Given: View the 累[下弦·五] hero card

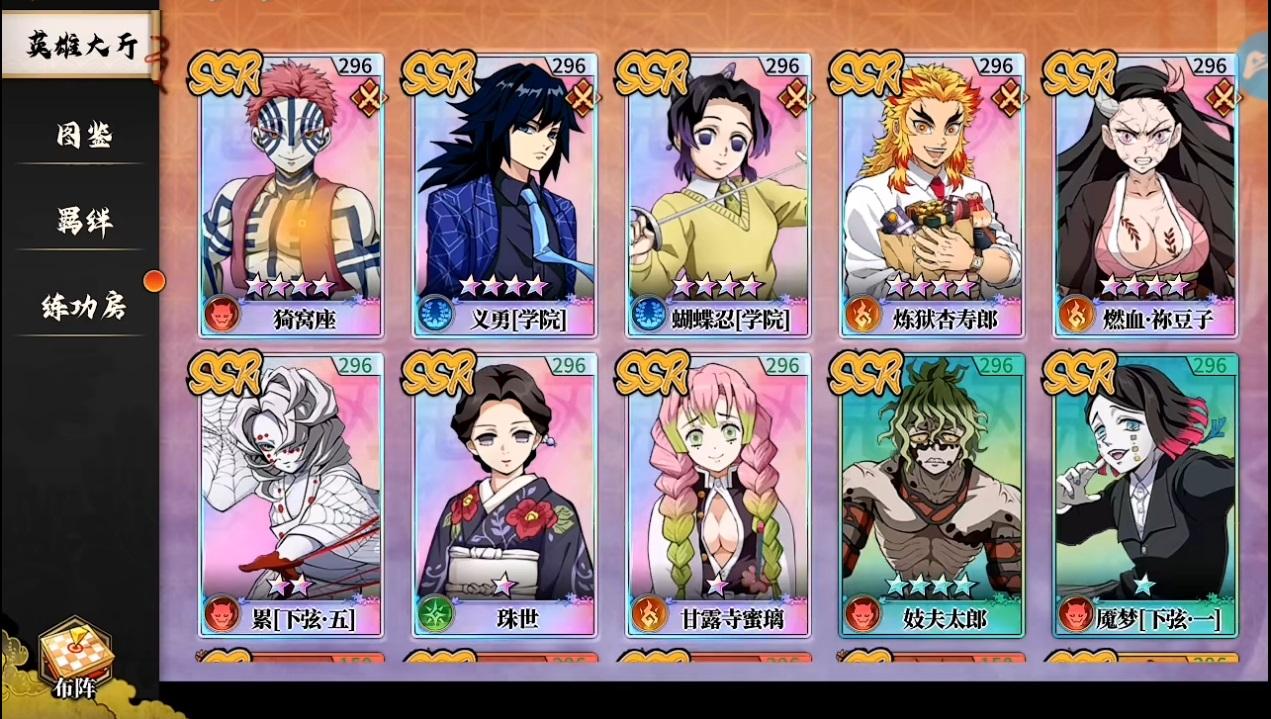Looking at the screenshot, I should coord(291,495).
